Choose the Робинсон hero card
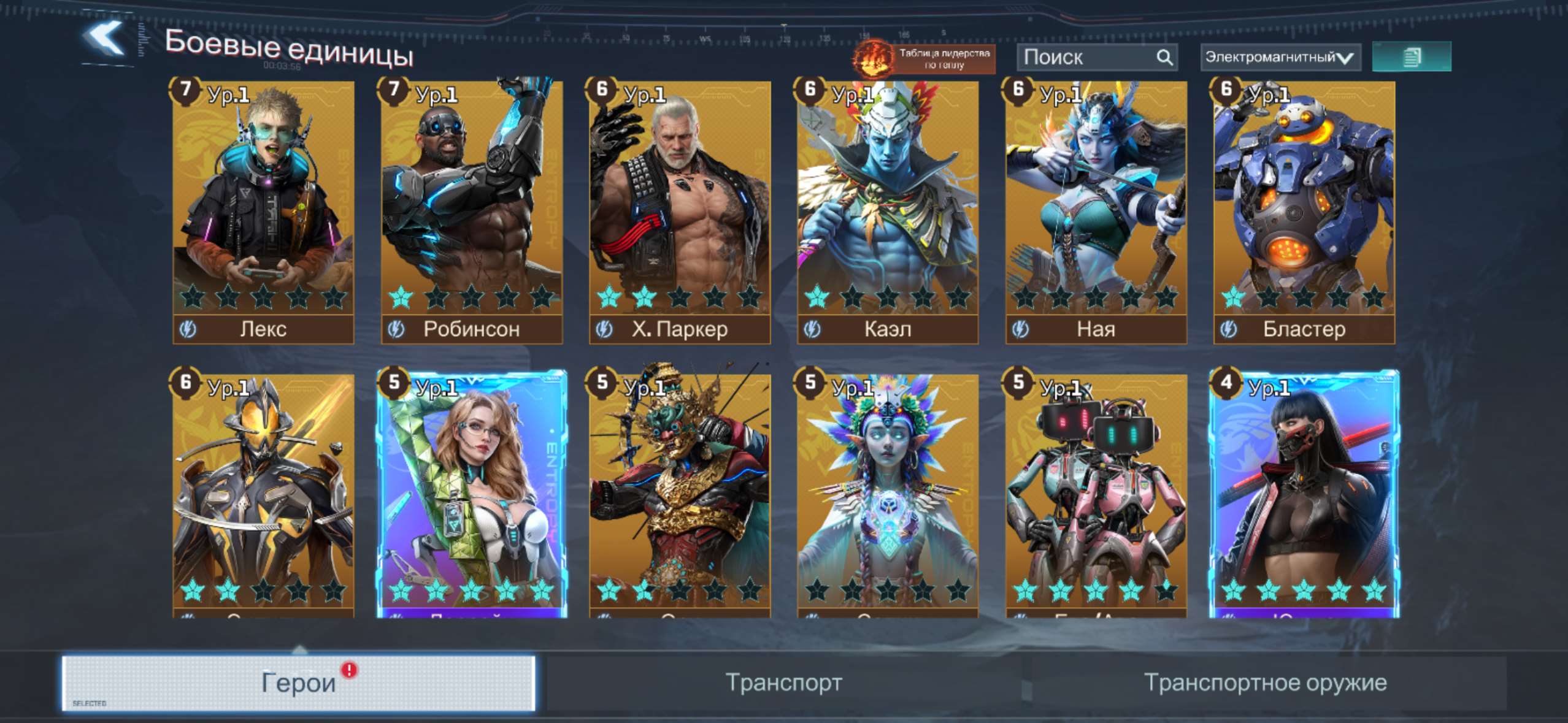Screen dimensions: 1568x723 (x=471, y=212)
